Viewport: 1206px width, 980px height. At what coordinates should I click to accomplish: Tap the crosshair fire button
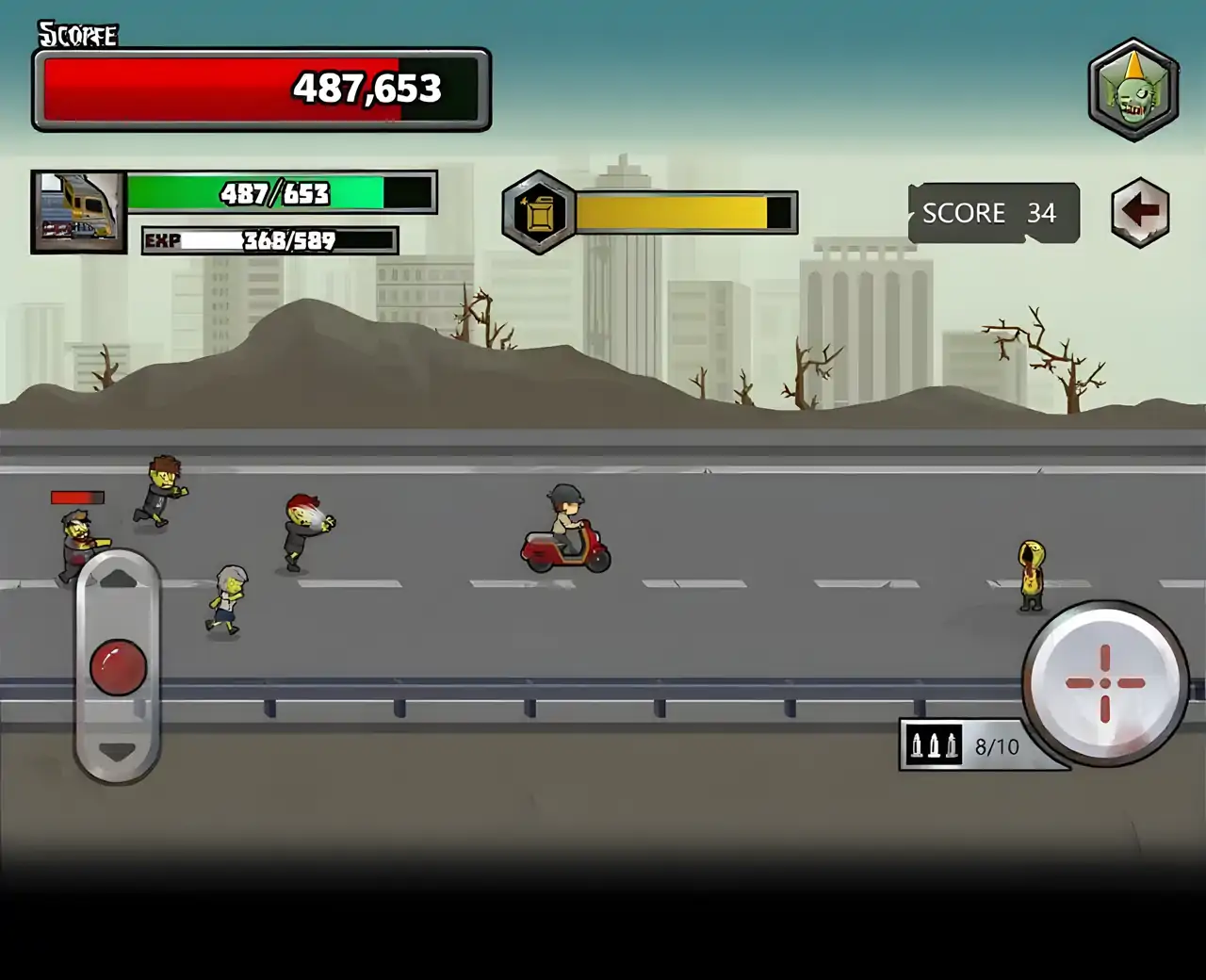point(1104,683)
